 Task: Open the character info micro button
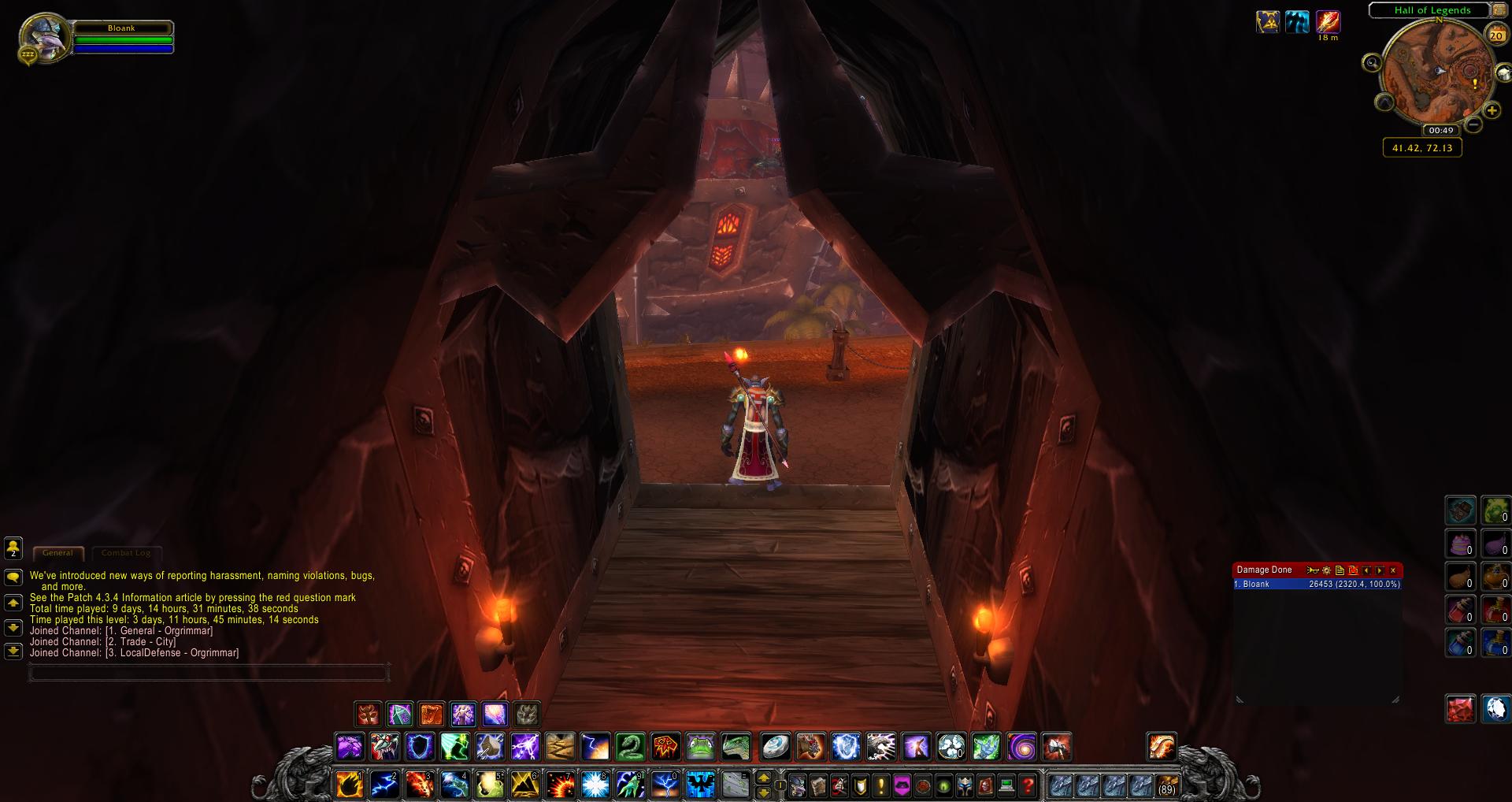798,785
